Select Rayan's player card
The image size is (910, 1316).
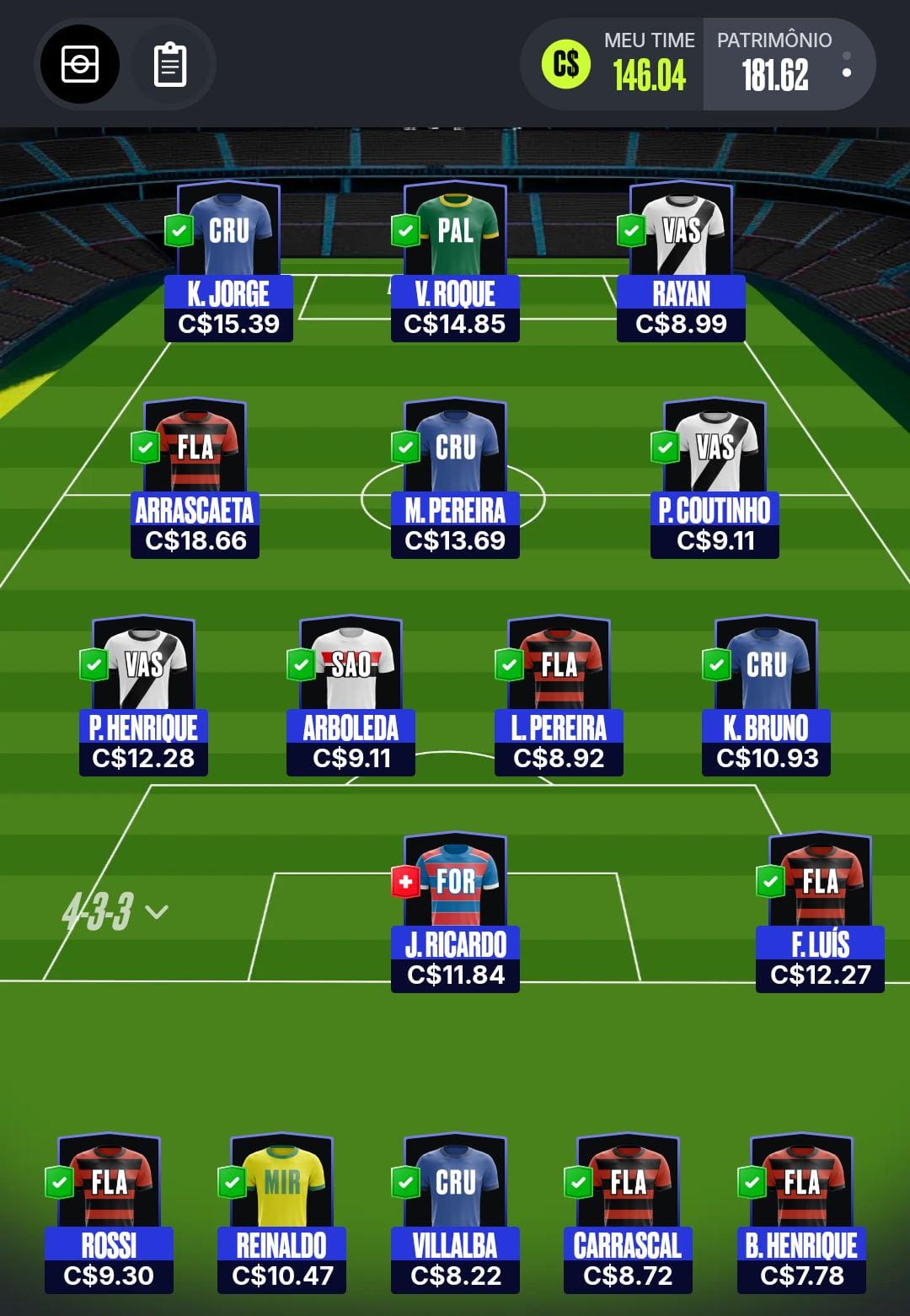tap(681, 261)
